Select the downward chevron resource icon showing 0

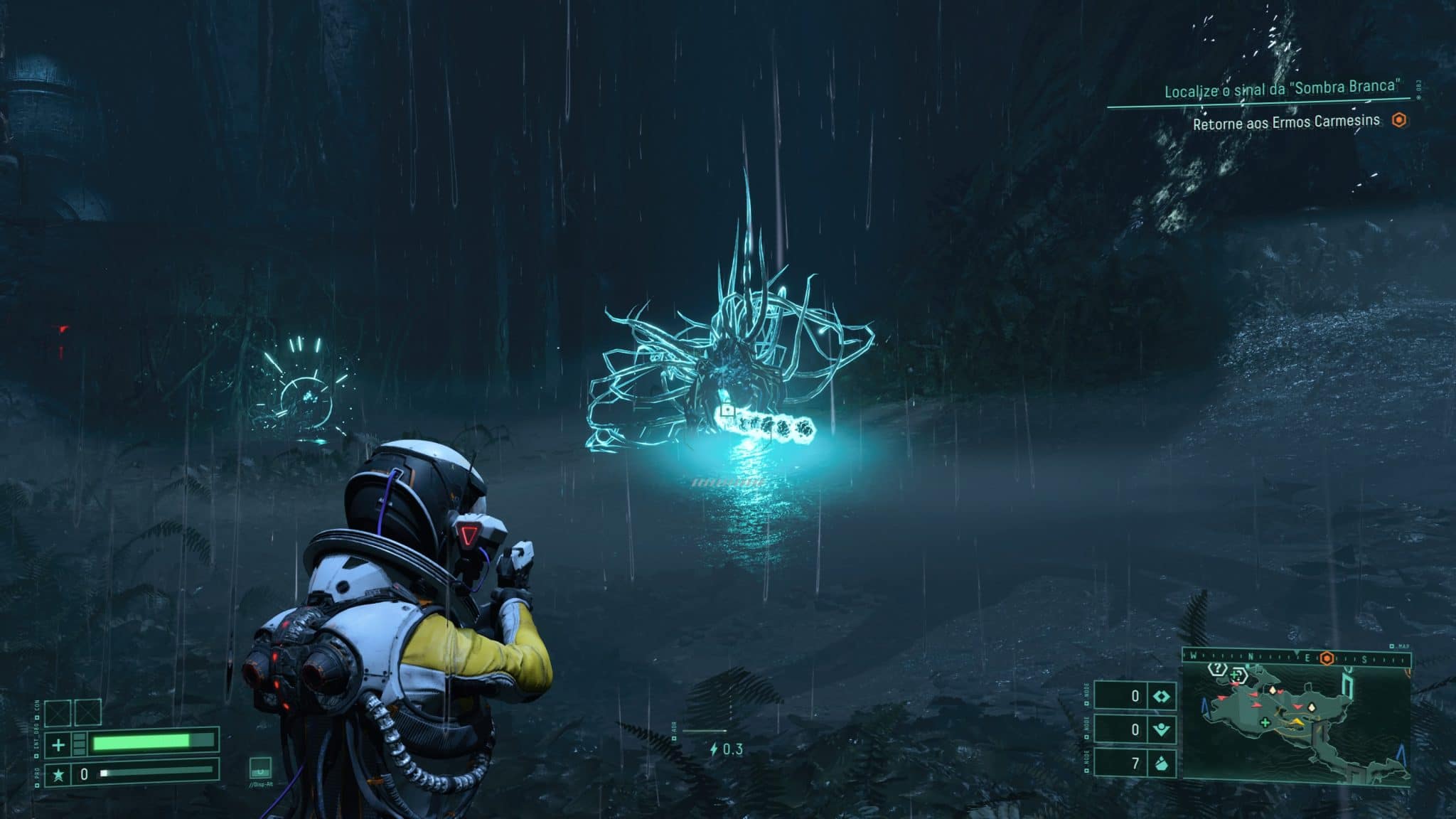pyautogui.click(x=1162, y=729)
